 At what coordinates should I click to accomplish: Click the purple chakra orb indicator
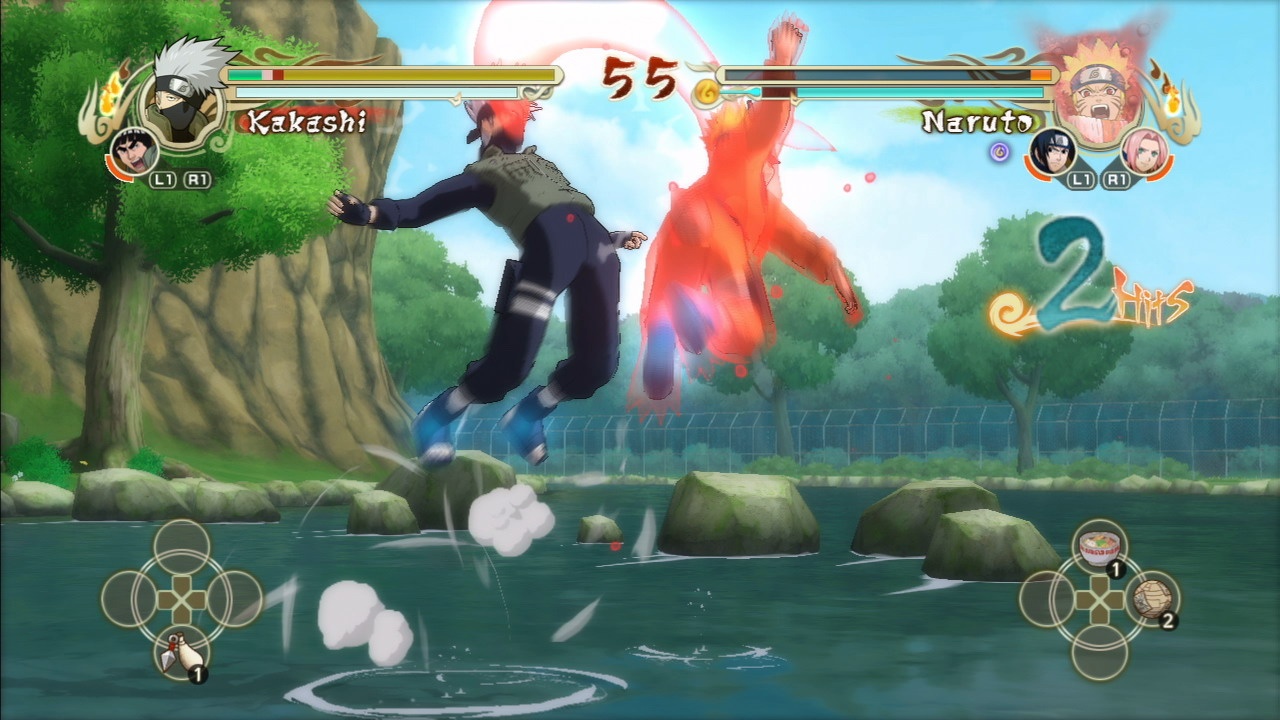coord(1000,150)
